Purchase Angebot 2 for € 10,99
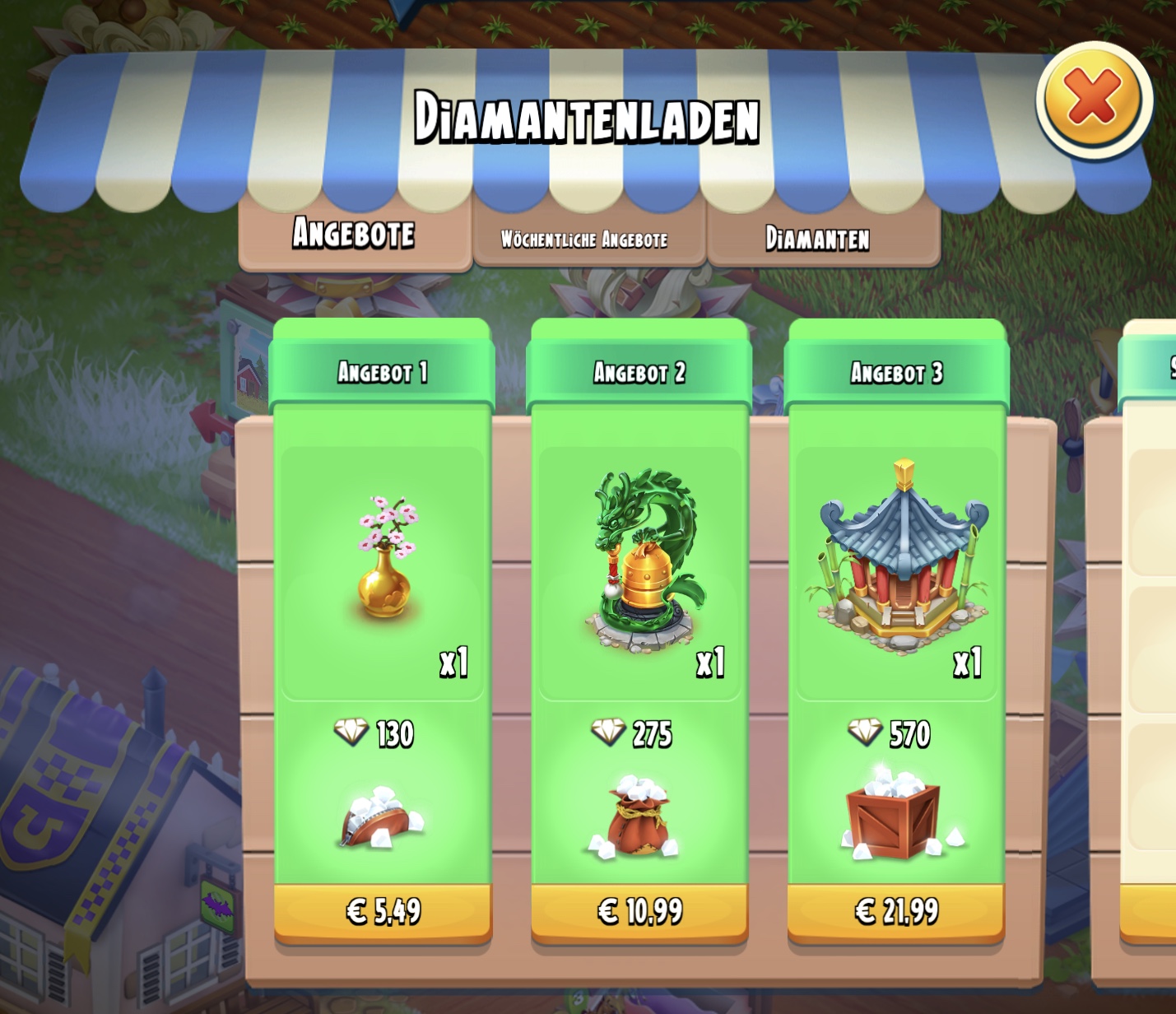Screen dimensions: 1176x1014 (639, 912)
